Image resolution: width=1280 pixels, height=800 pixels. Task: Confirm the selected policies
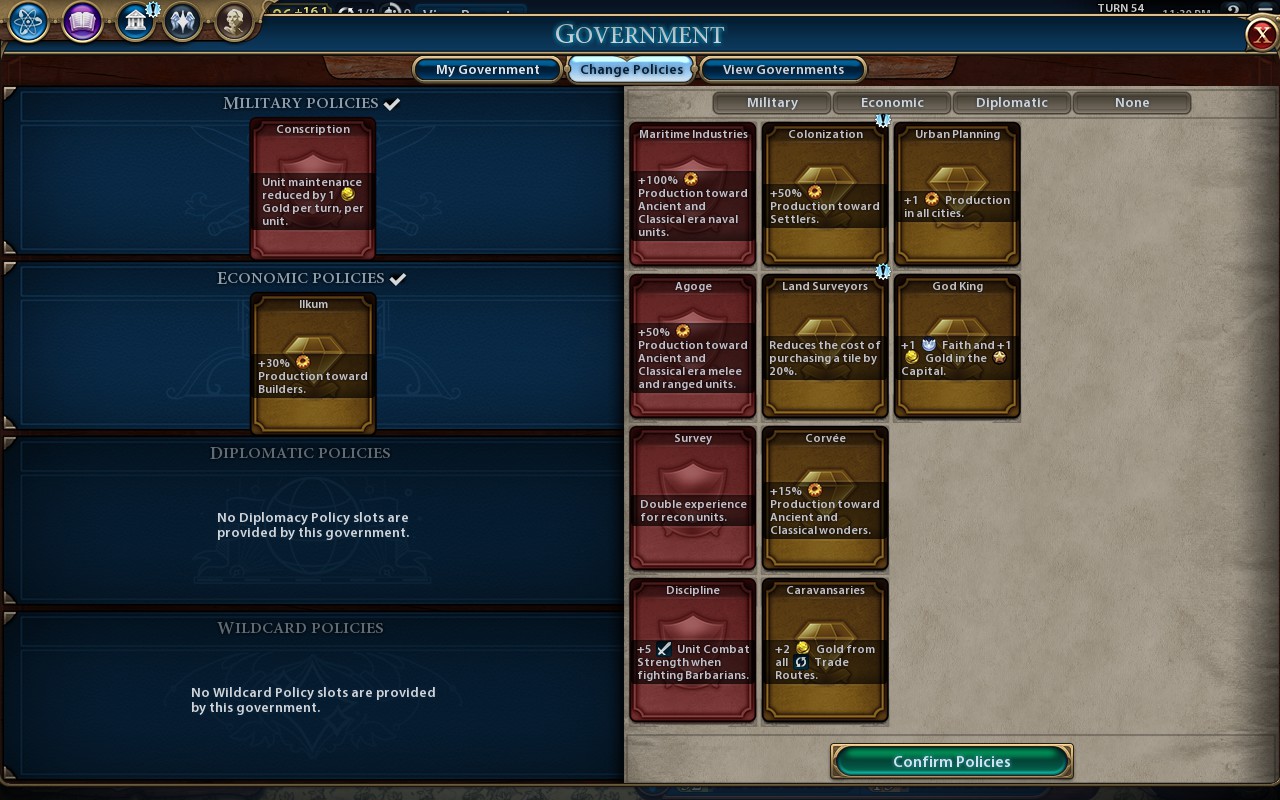(x=951, y=761)
